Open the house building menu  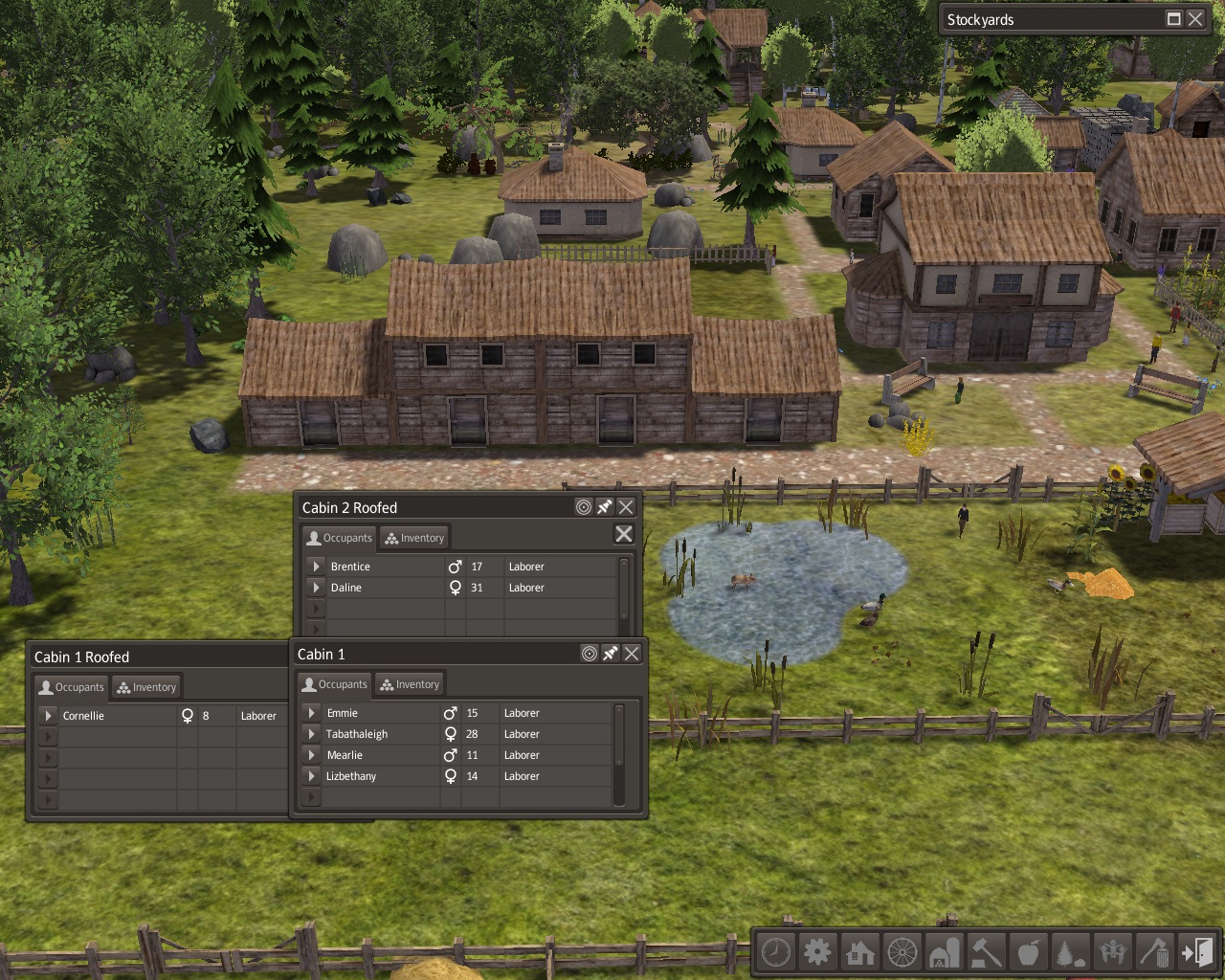[859, 952]
